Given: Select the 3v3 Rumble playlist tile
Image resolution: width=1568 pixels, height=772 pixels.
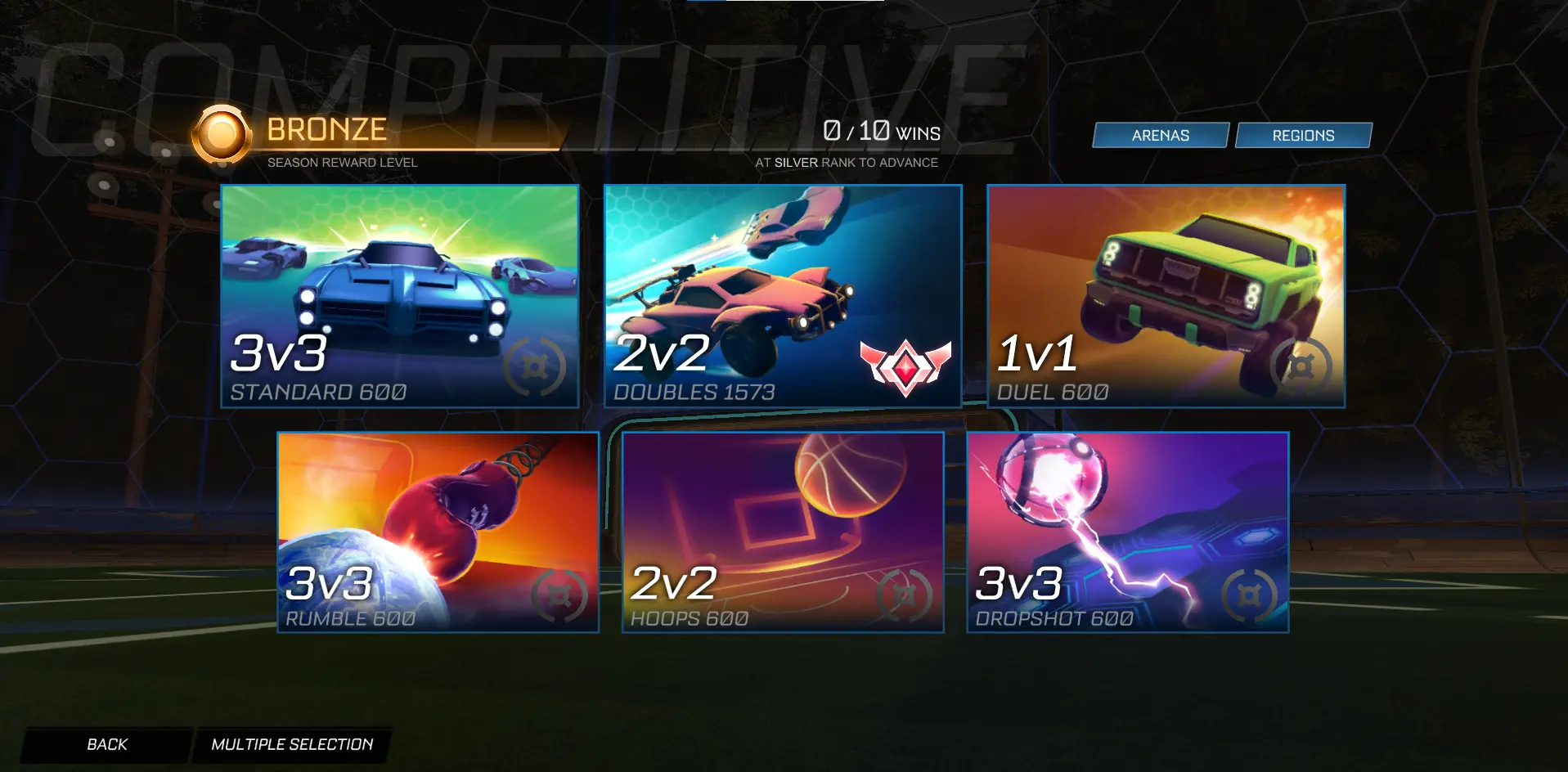Looking at the screenshot, I should click(x=437, y=530).
